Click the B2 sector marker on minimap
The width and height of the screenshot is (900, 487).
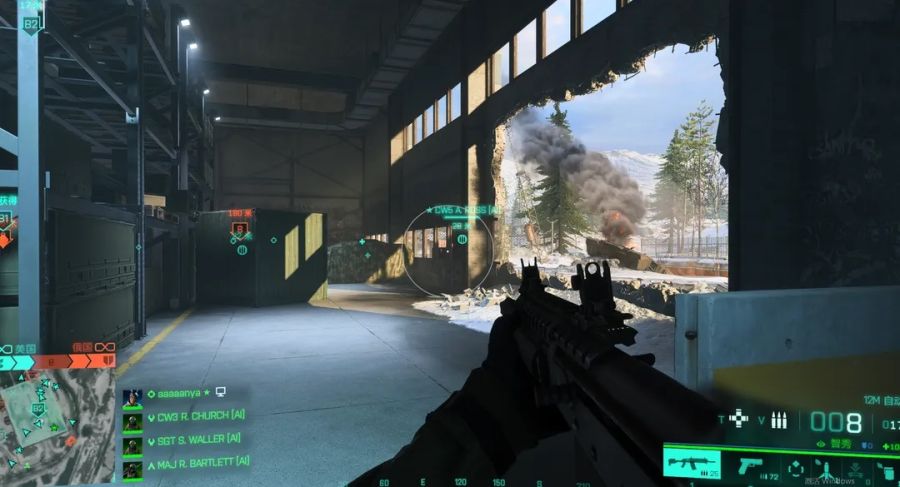38,408
